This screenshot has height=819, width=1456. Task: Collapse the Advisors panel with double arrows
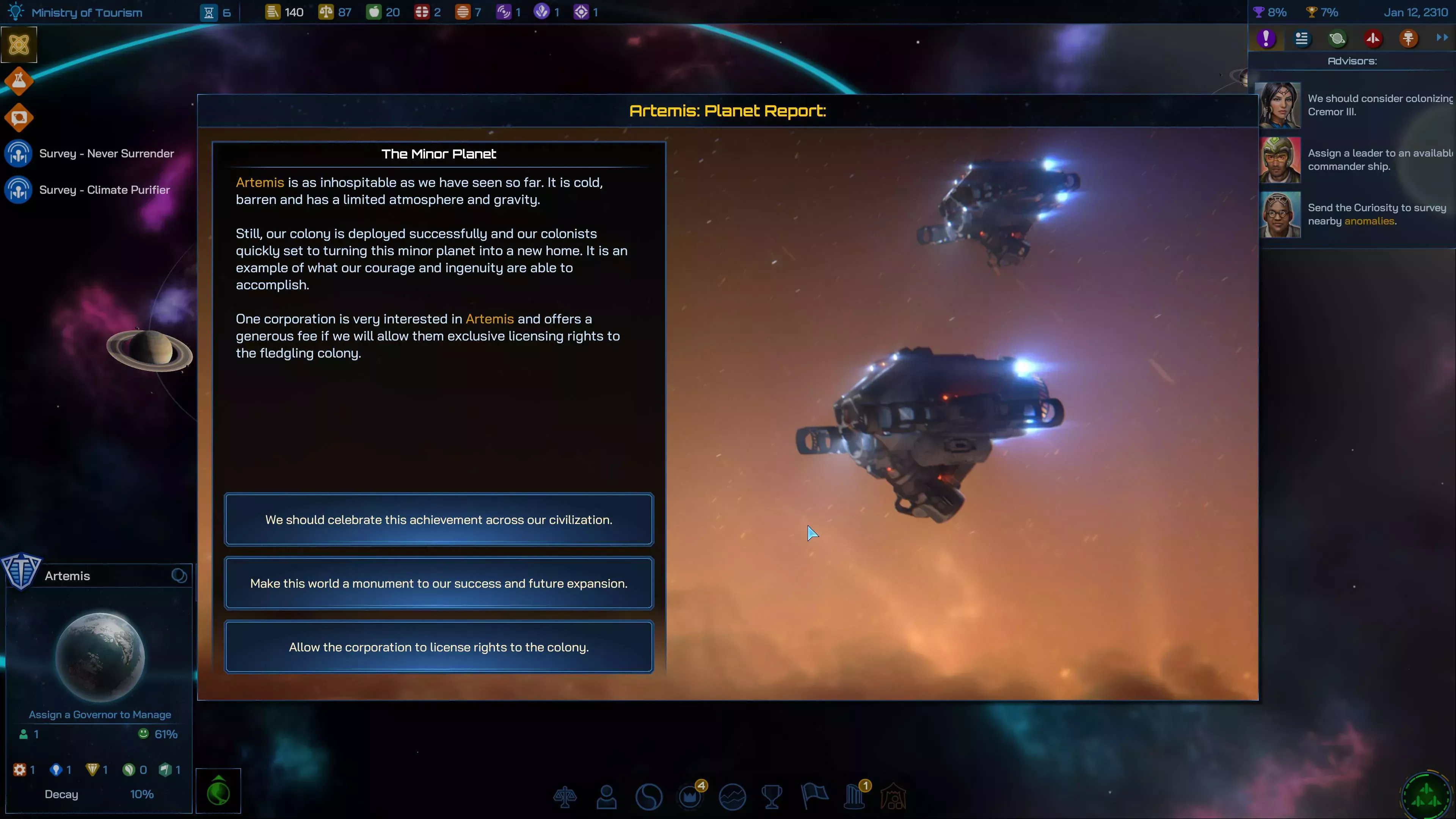(x=1441, y=38)
